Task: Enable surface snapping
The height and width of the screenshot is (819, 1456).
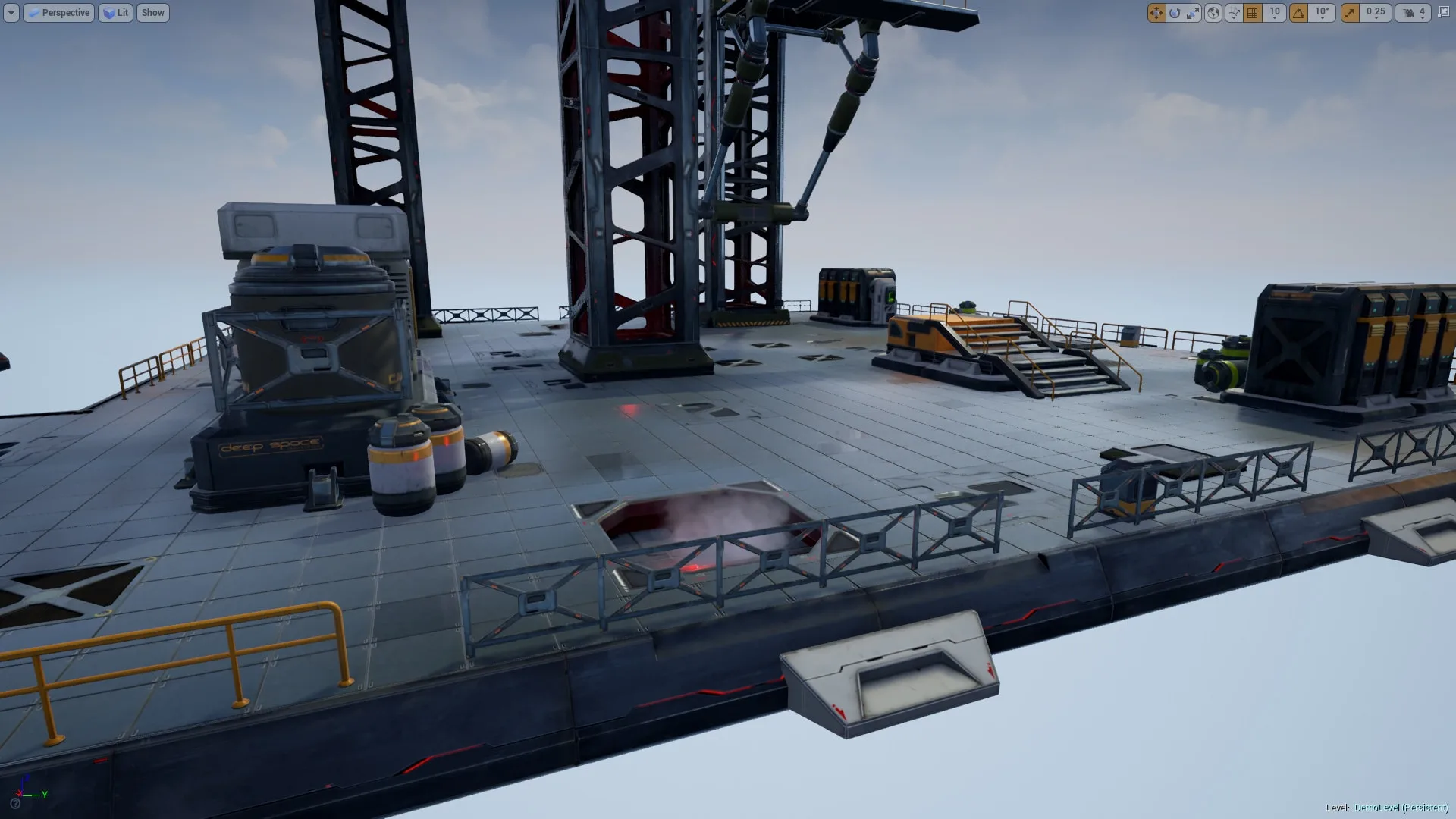Action: coord(1234,13)
